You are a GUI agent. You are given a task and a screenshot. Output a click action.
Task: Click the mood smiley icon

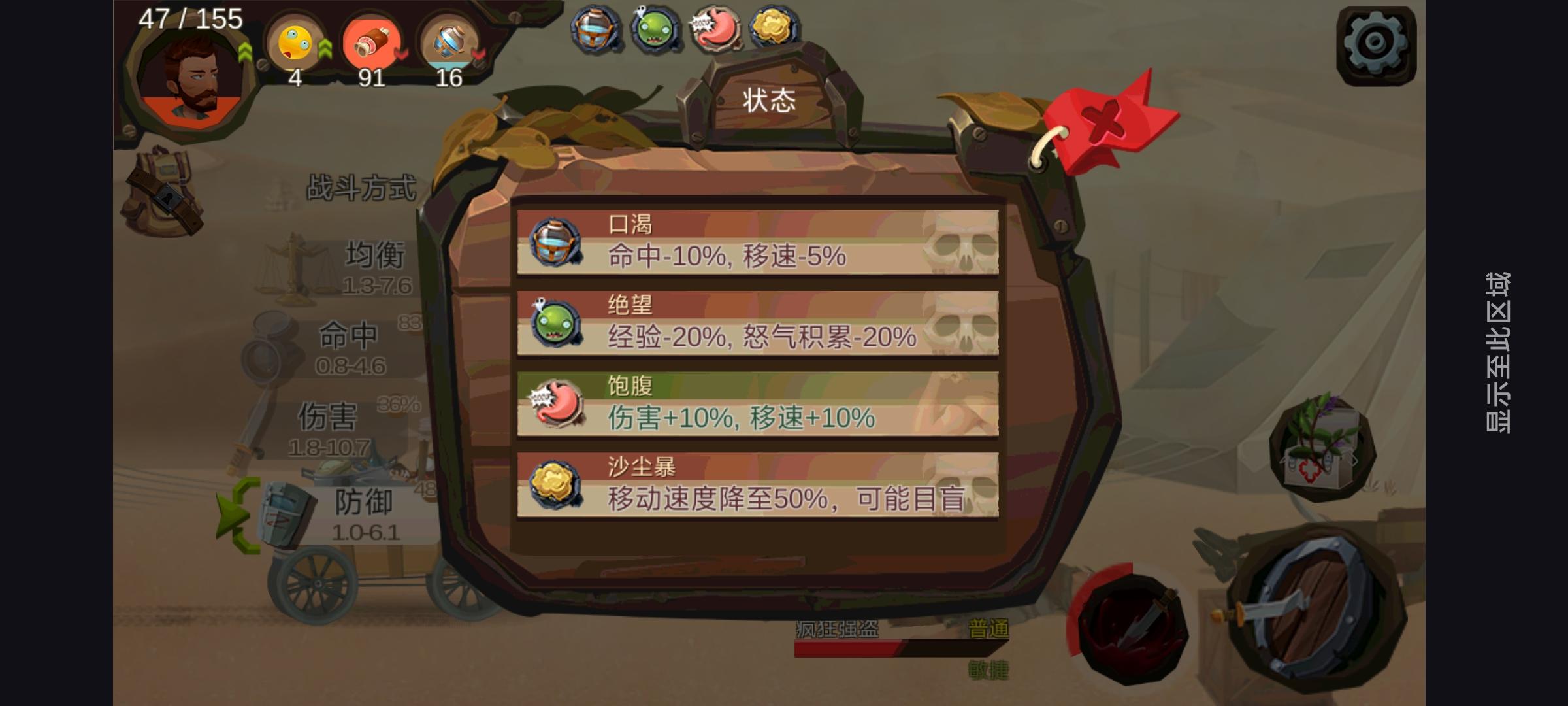click(x=294, y=46)
